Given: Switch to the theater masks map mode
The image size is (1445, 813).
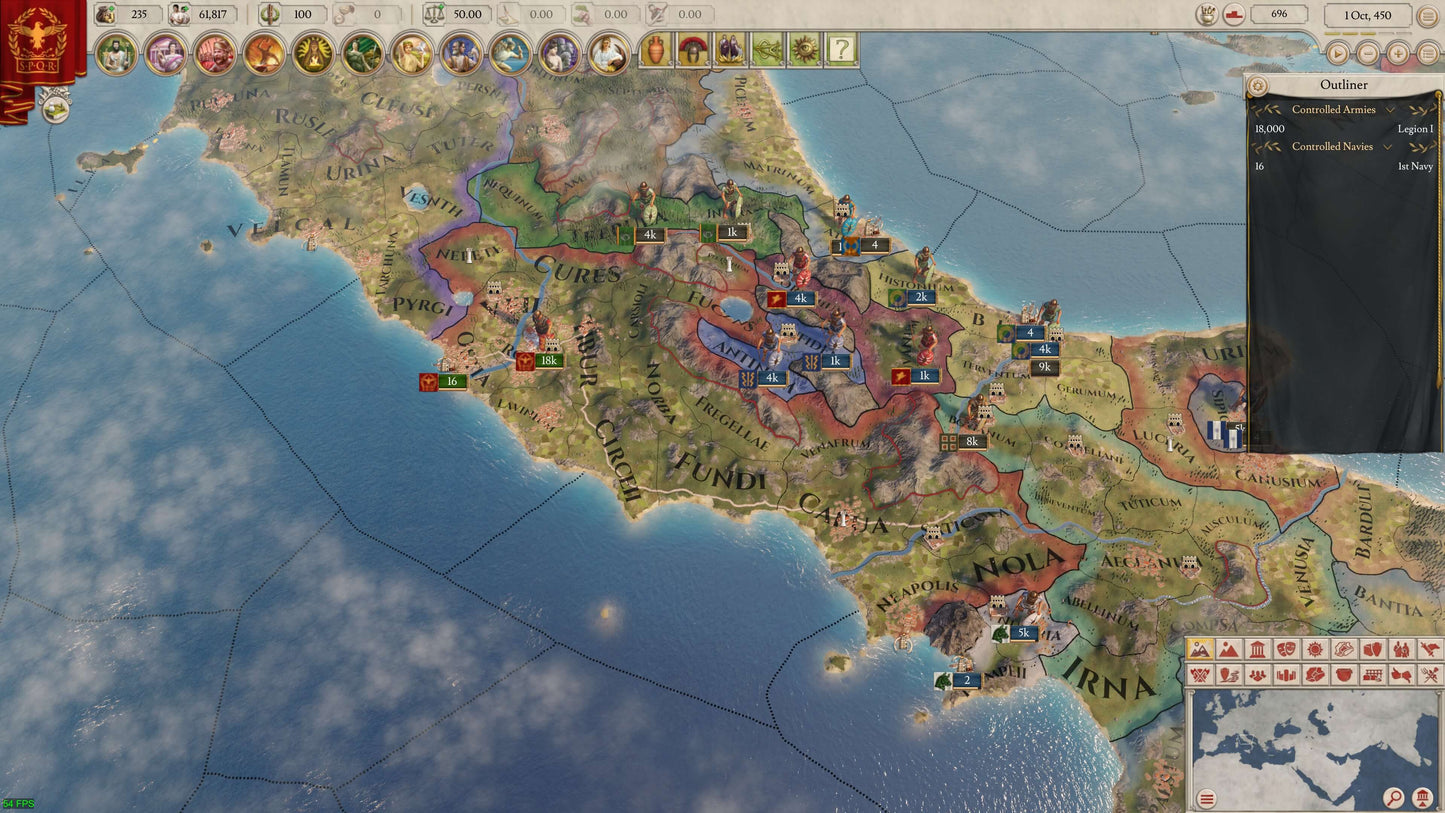Looking at the screenshot, I should click(1286, 650).
